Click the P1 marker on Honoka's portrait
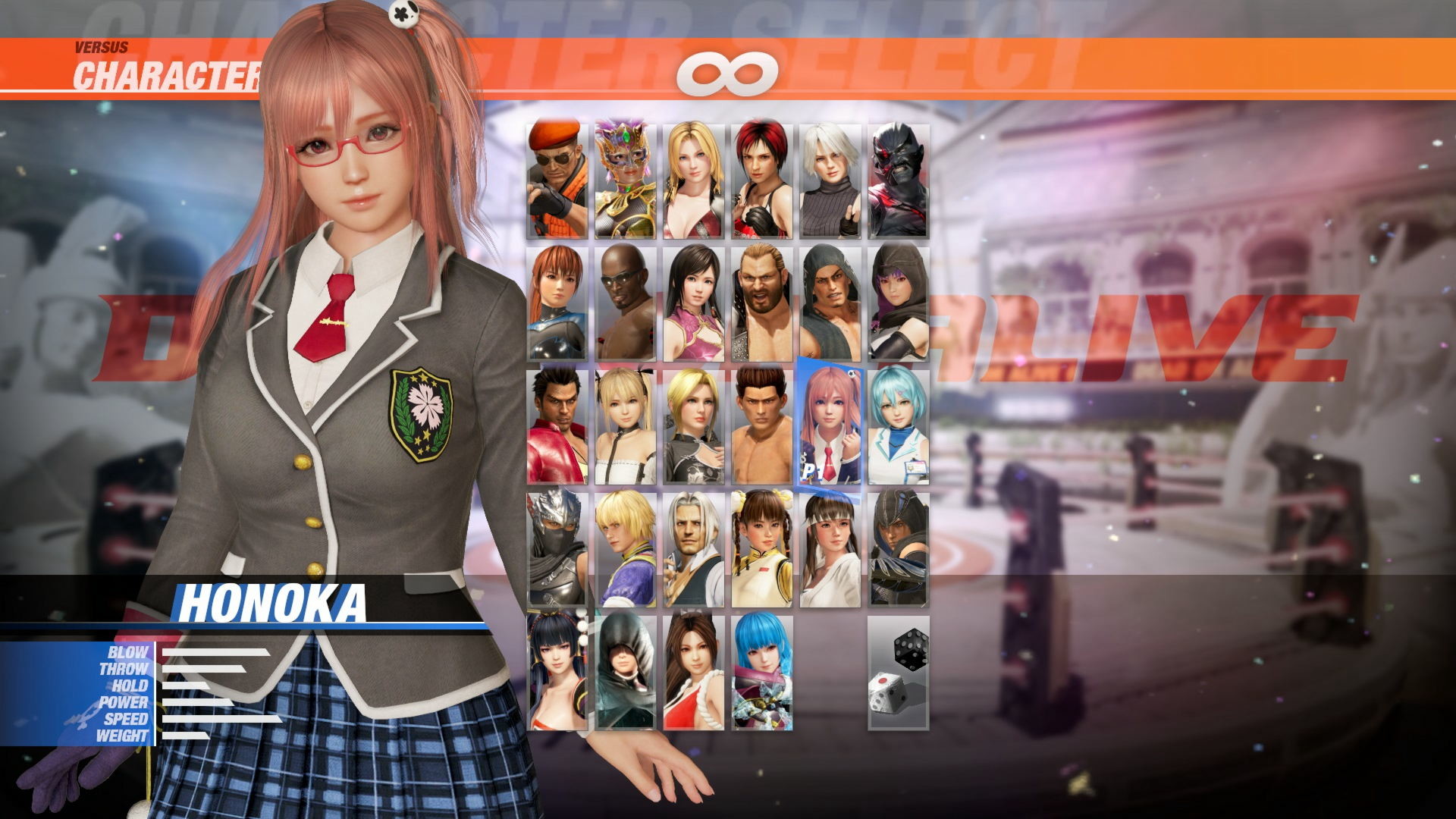1456x819 pixels. pyautogui.click(x=810, y=471)
